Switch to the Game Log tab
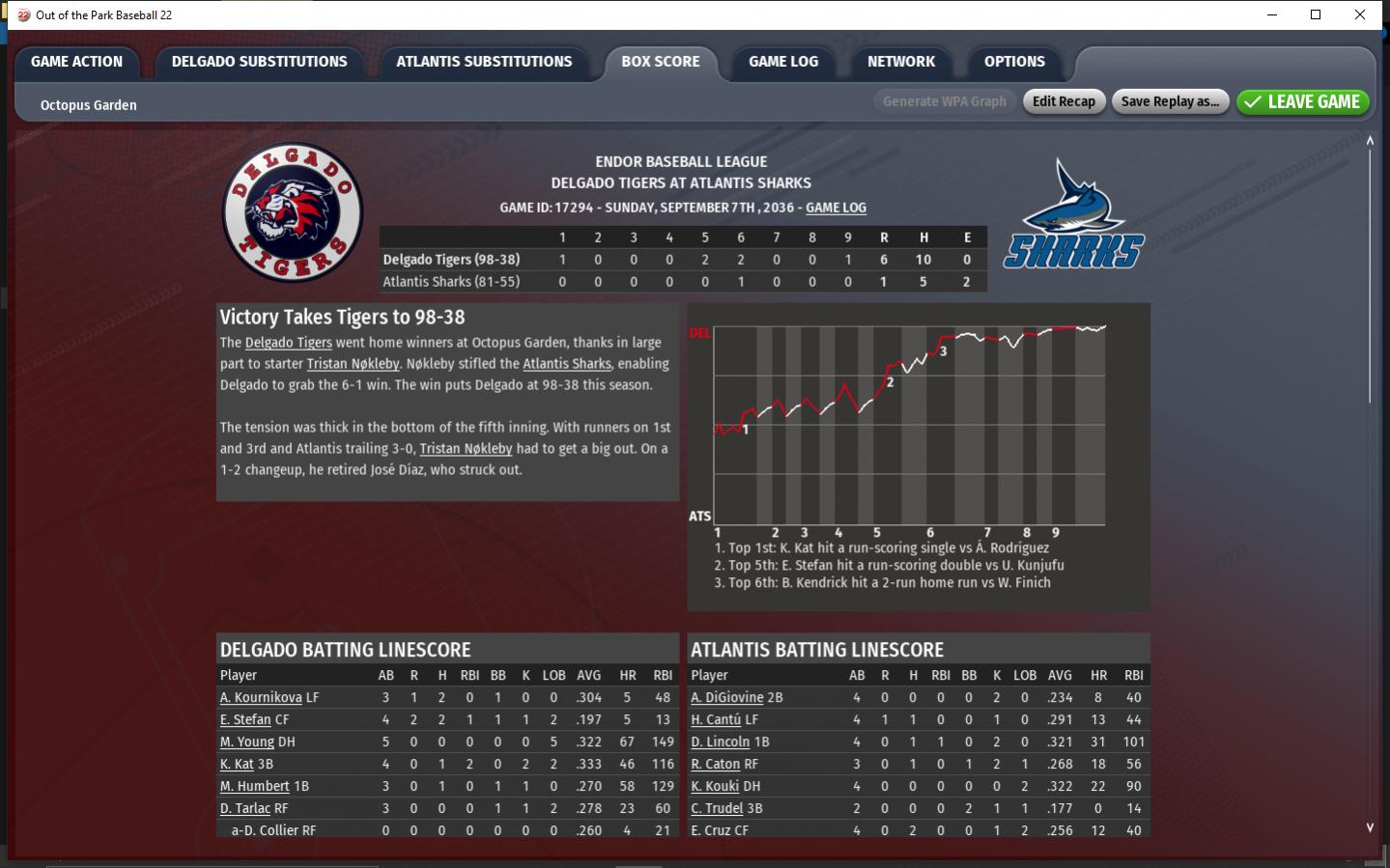The width and height of the screenshot is (1390, 868). point(782,62)
